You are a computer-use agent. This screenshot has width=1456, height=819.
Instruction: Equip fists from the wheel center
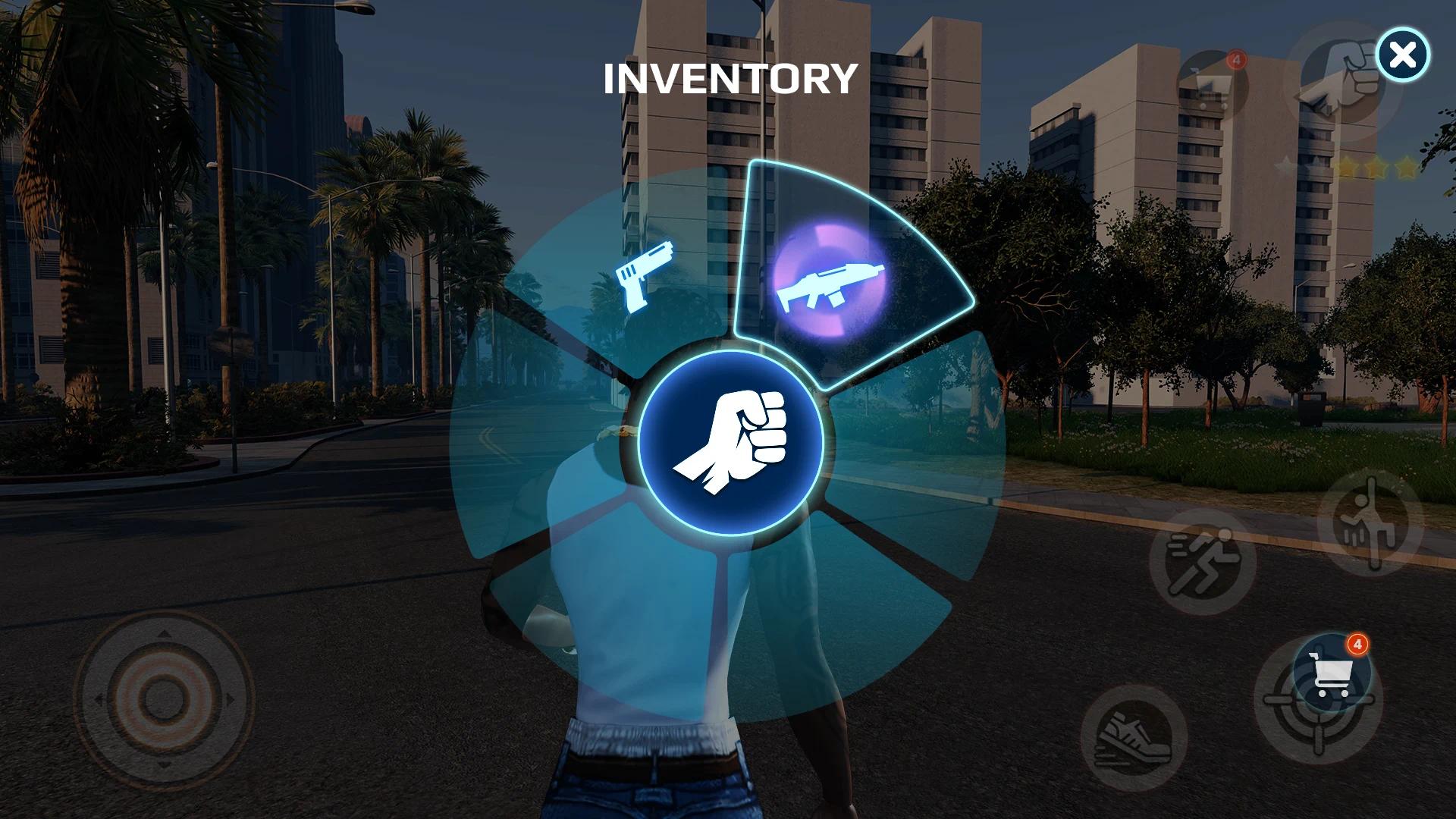tap(731, 443)
